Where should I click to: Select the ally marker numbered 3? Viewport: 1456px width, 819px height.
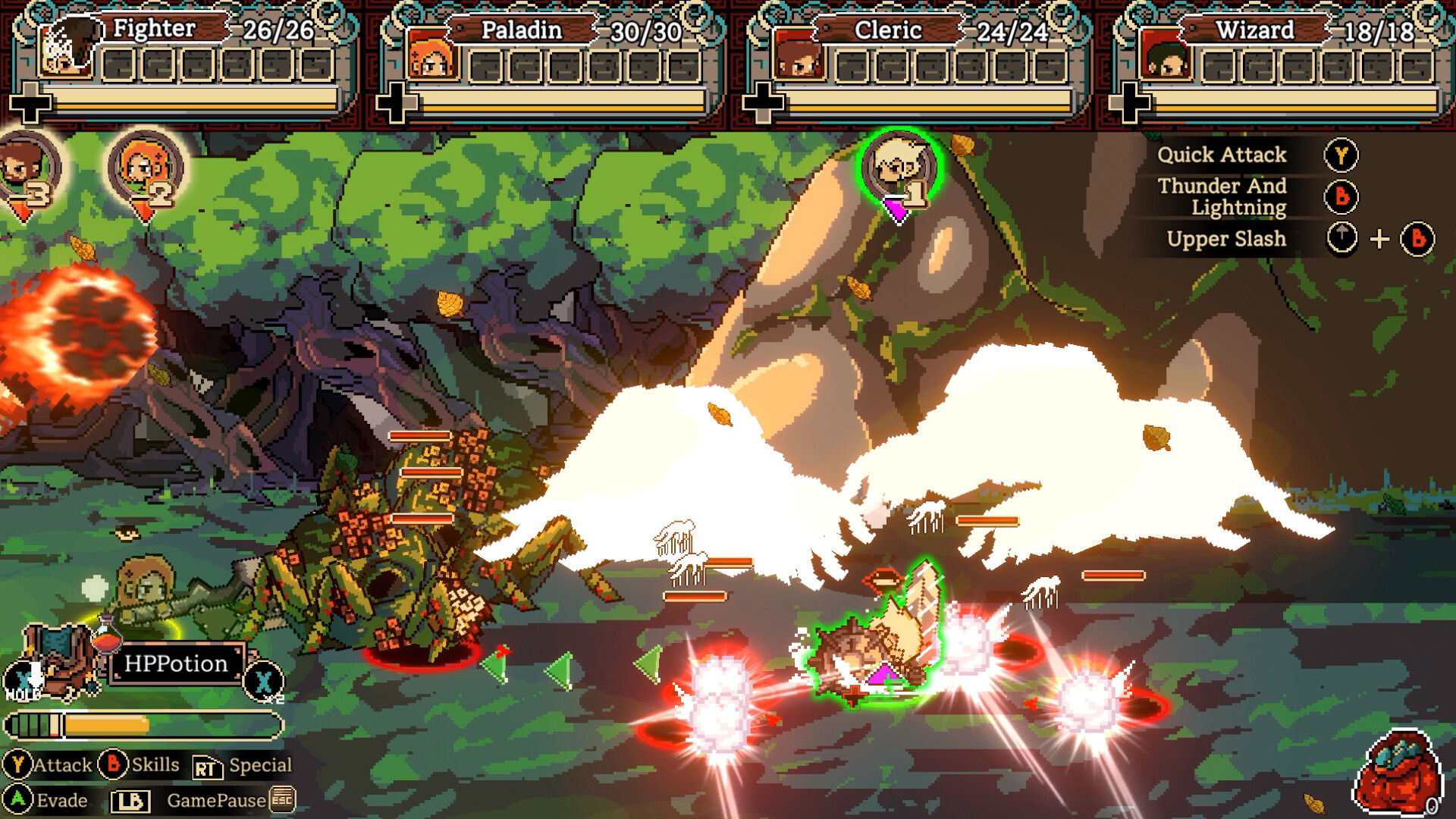click(x=27, y=171)
